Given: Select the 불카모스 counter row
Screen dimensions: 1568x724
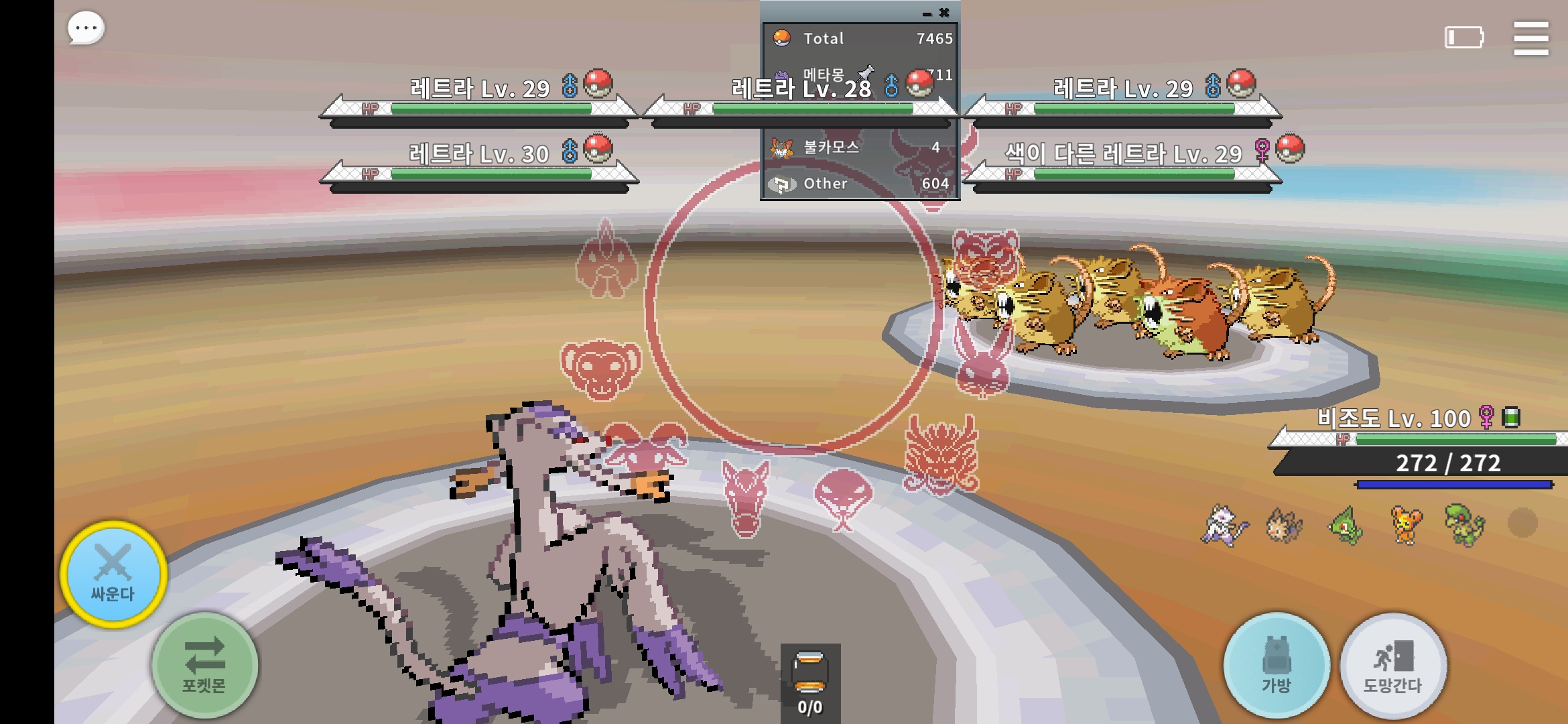Looking at the screenshot, I should point(860,147).
